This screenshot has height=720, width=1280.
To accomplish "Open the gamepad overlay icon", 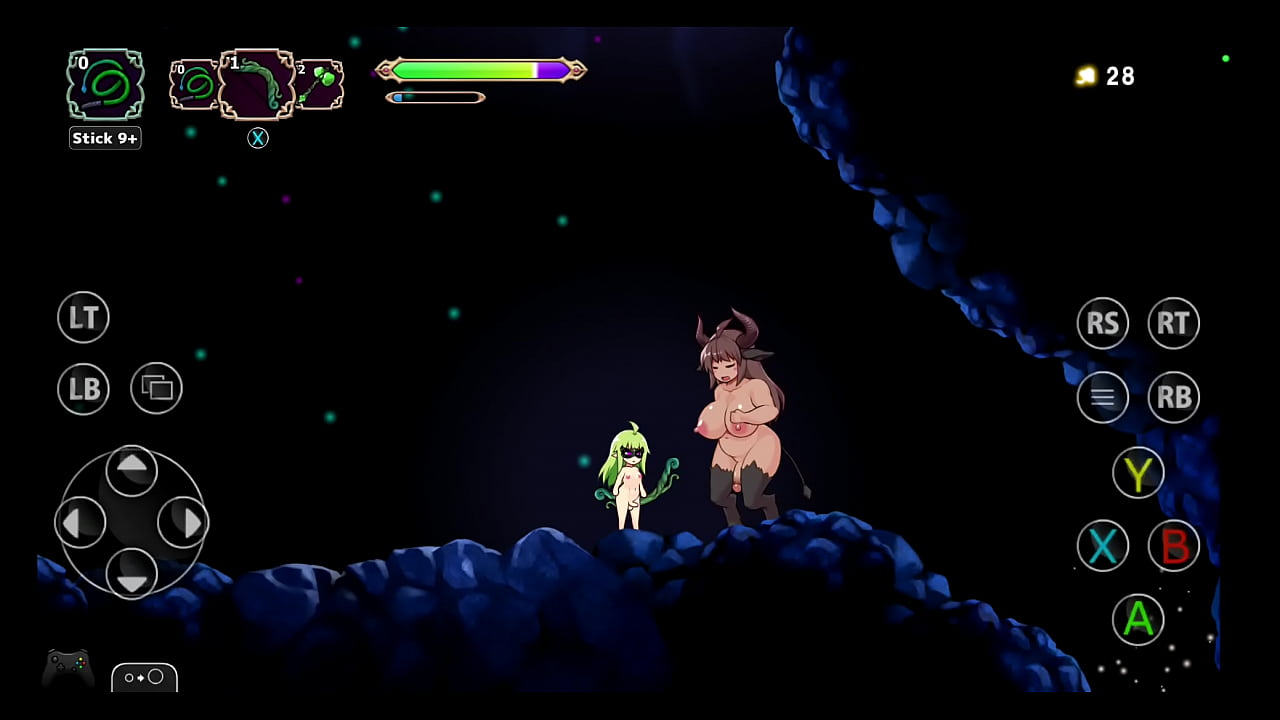I will pyautogui.click(x=68, y=668).
